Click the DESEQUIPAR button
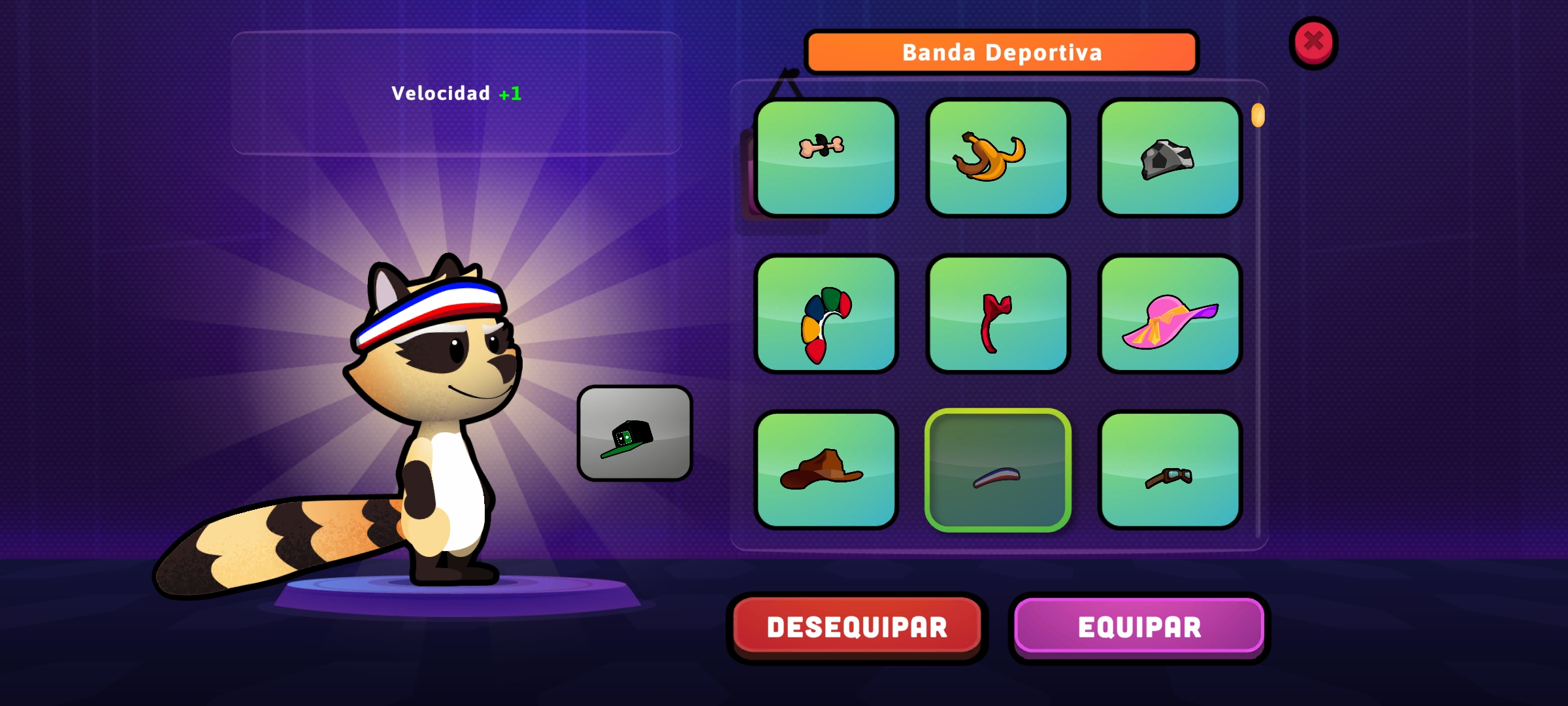This screenshot has height=706, width=1568. (857, 627)
